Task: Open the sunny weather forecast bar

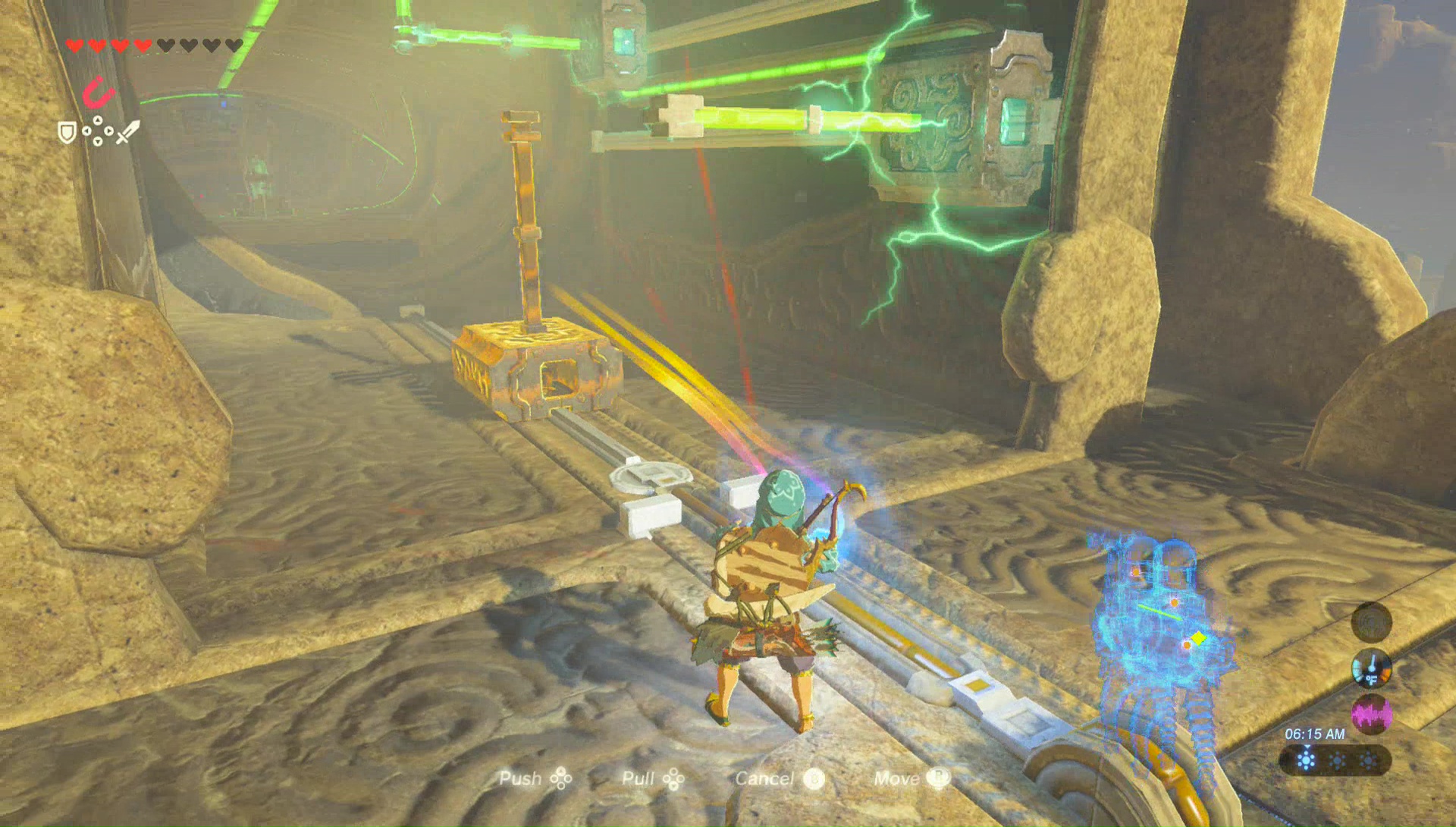Action: (1335, 759)
